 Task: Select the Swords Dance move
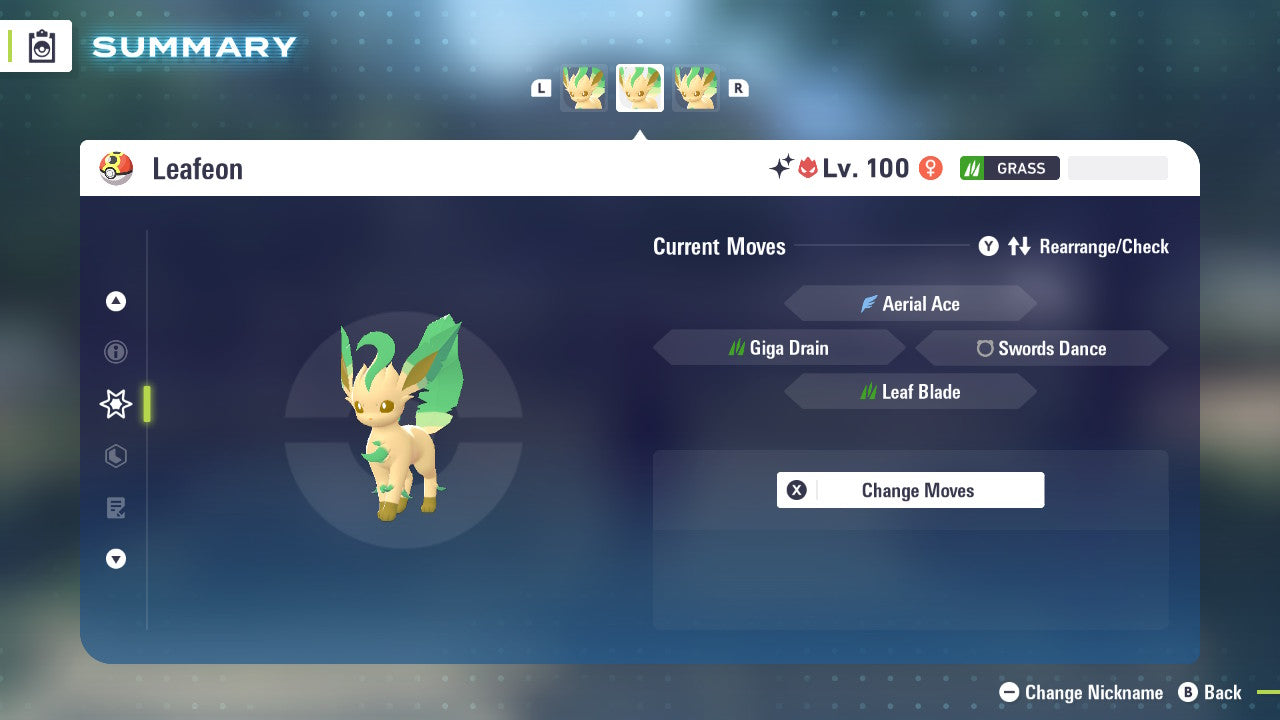click(1042, 348)
